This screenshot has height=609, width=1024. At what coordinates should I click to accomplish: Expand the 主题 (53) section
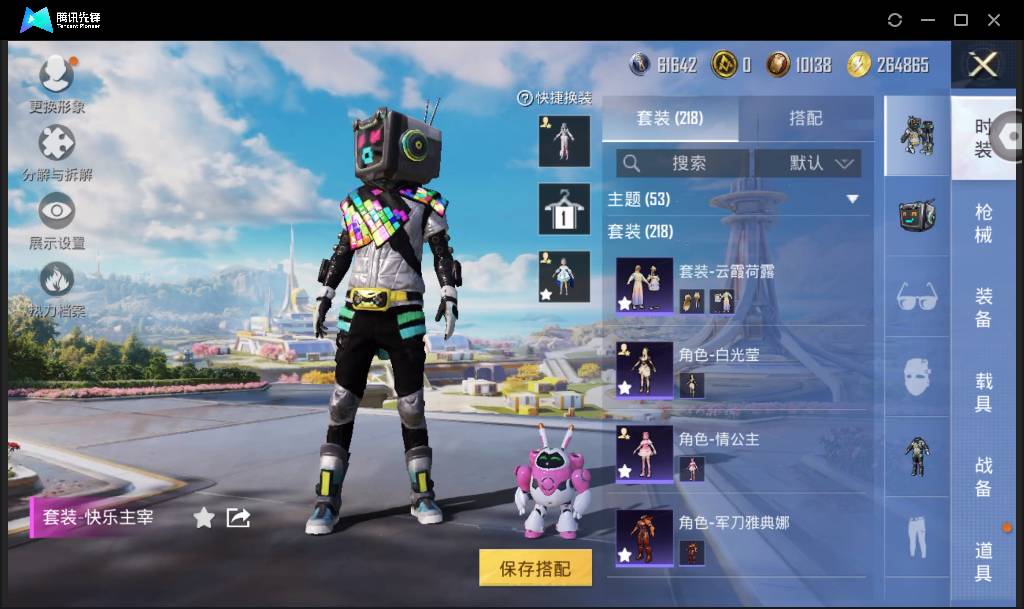point(852,199)
